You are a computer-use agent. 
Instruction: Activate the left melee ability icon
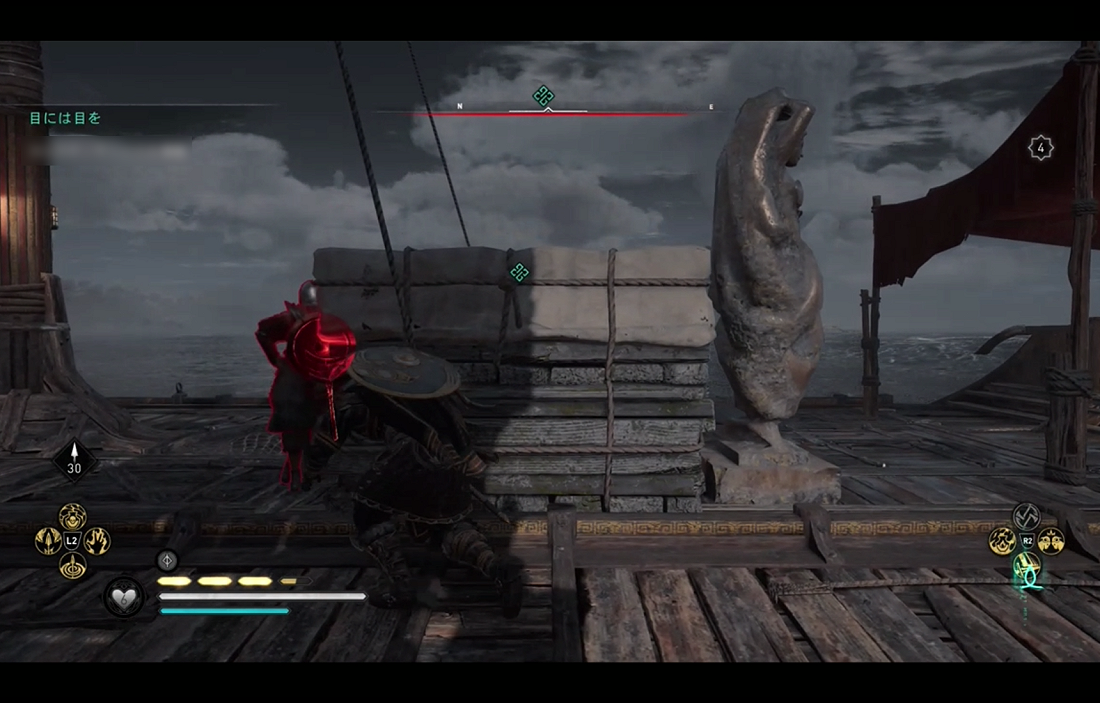point(1002,541)
